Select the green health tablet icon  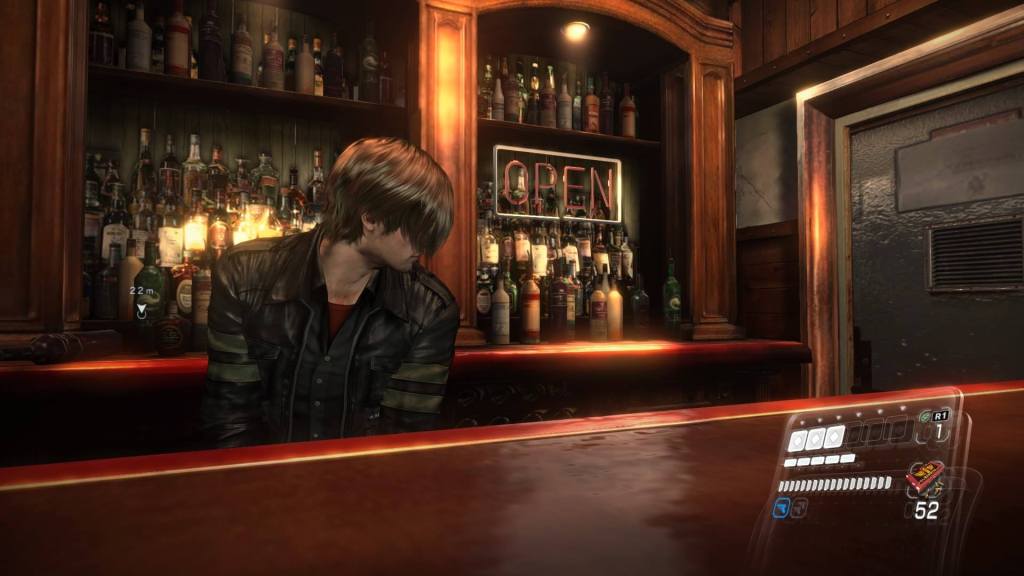925,416
